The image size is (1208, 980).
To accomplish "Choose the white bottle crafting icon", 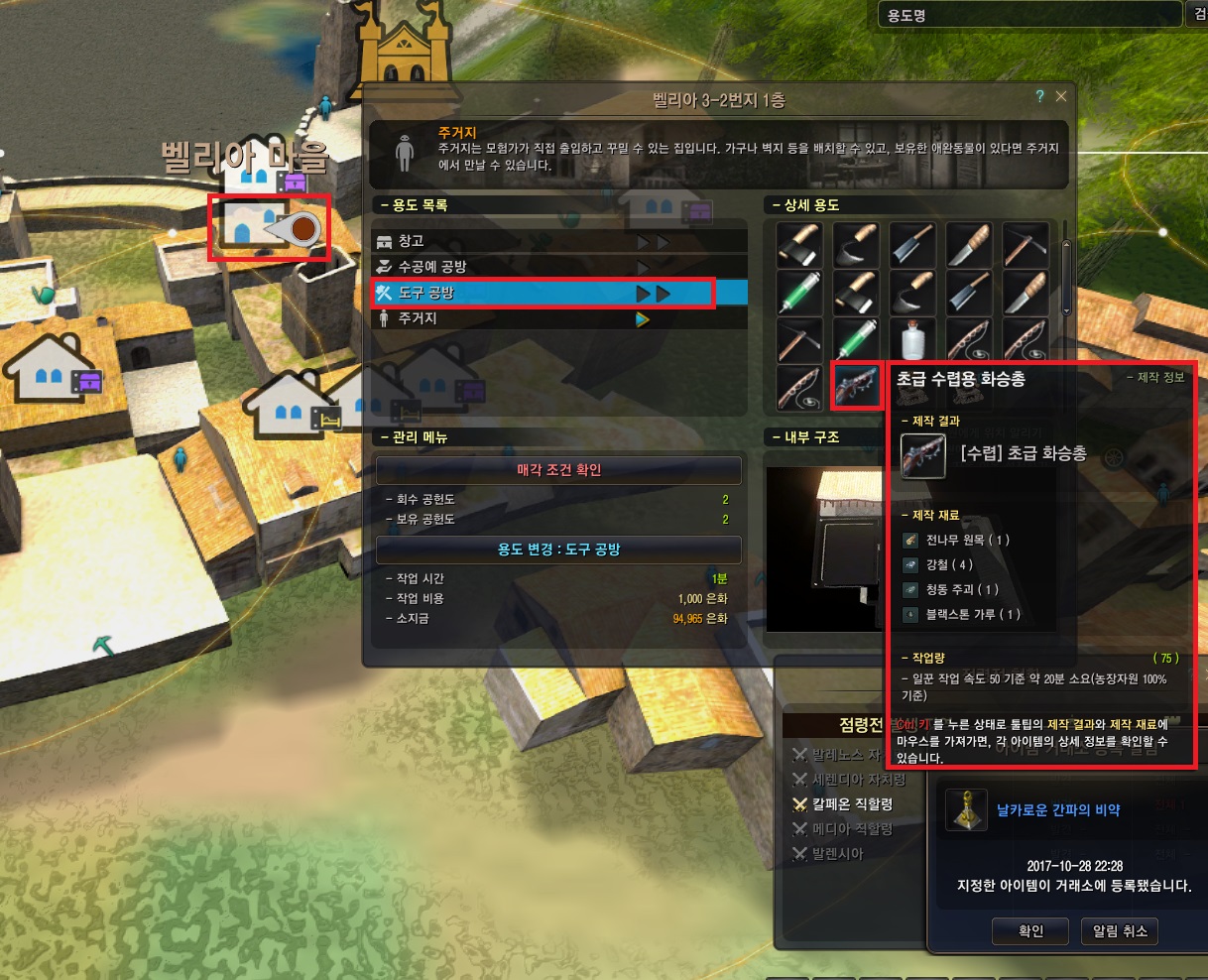I will 912,339.
